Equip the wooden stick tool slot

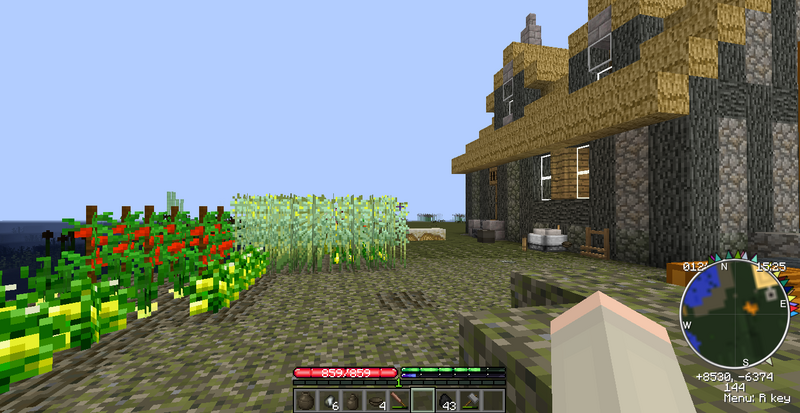pyautogui.click(x=398, y=401)
